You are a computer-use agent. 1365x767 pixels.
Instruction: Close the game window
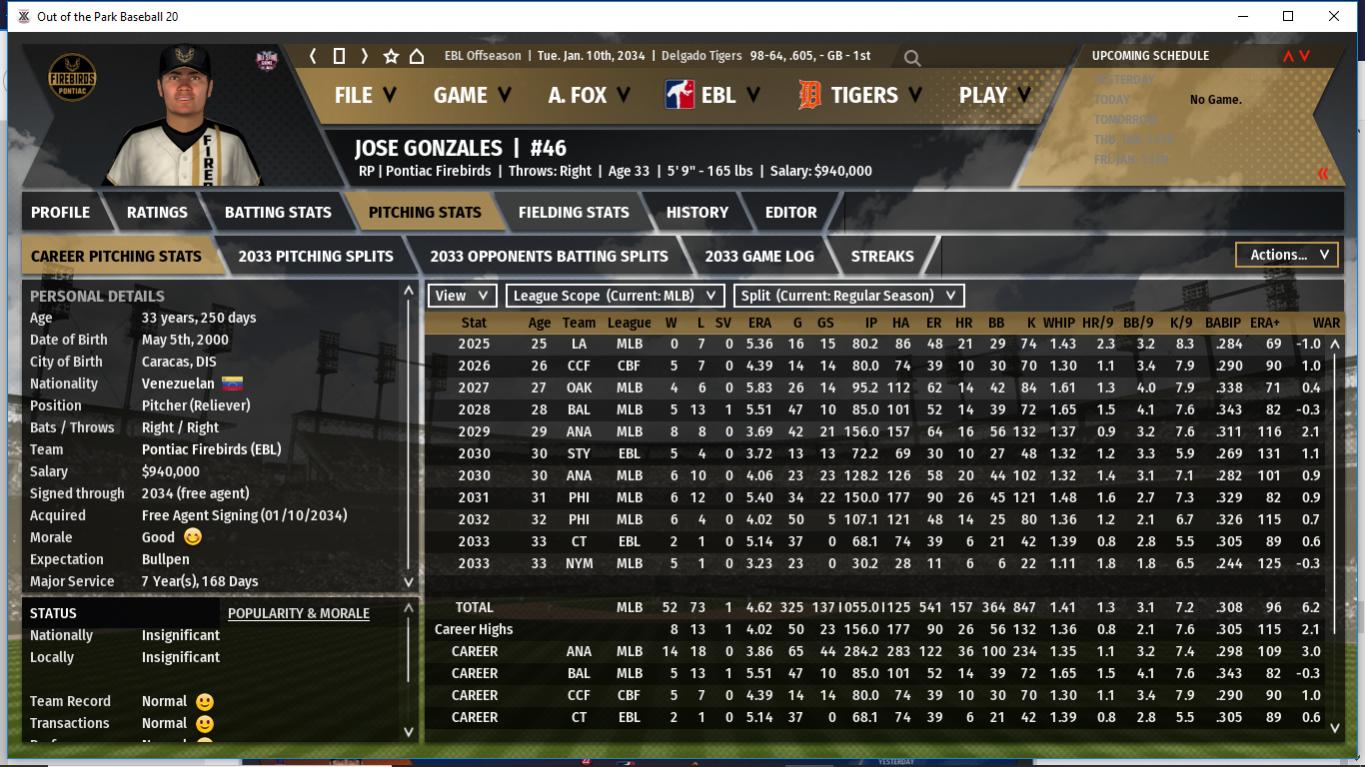tap(1334, 16)
